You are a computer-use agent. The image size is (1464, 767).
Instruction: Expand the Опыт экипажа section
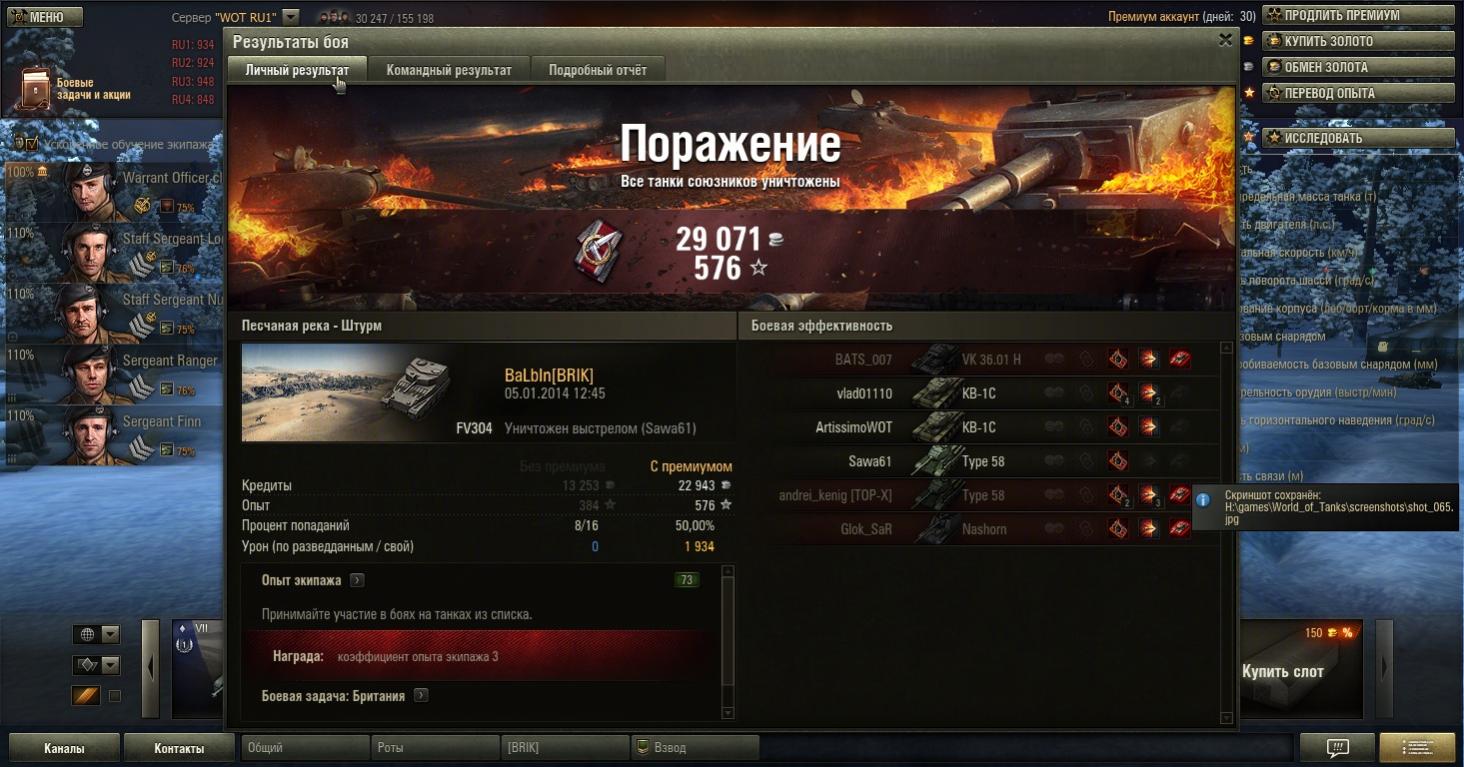pyautogui.click(x=357, y=580)
